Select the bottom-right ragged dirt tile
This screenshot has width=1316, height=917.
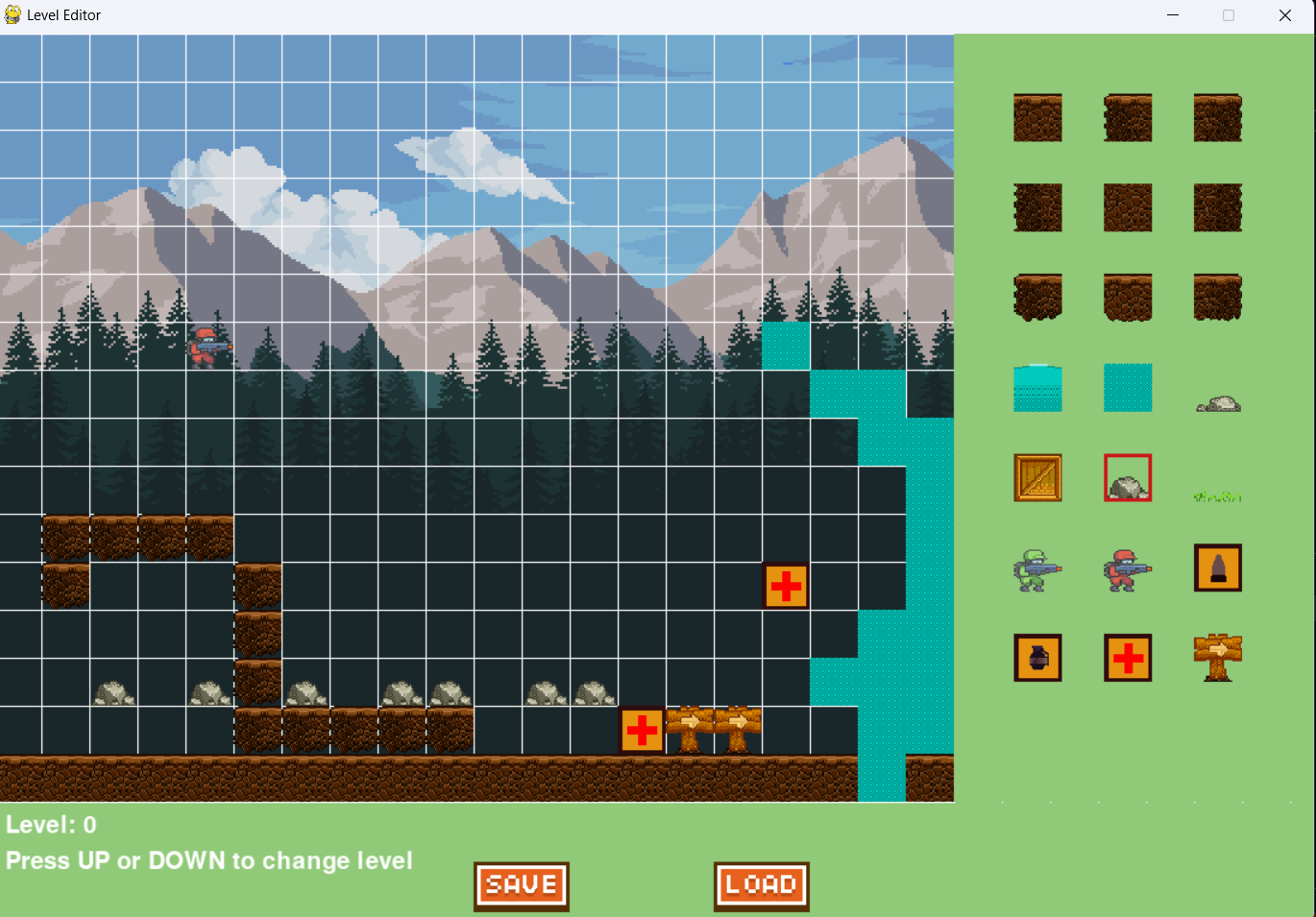click(1218, 297)
